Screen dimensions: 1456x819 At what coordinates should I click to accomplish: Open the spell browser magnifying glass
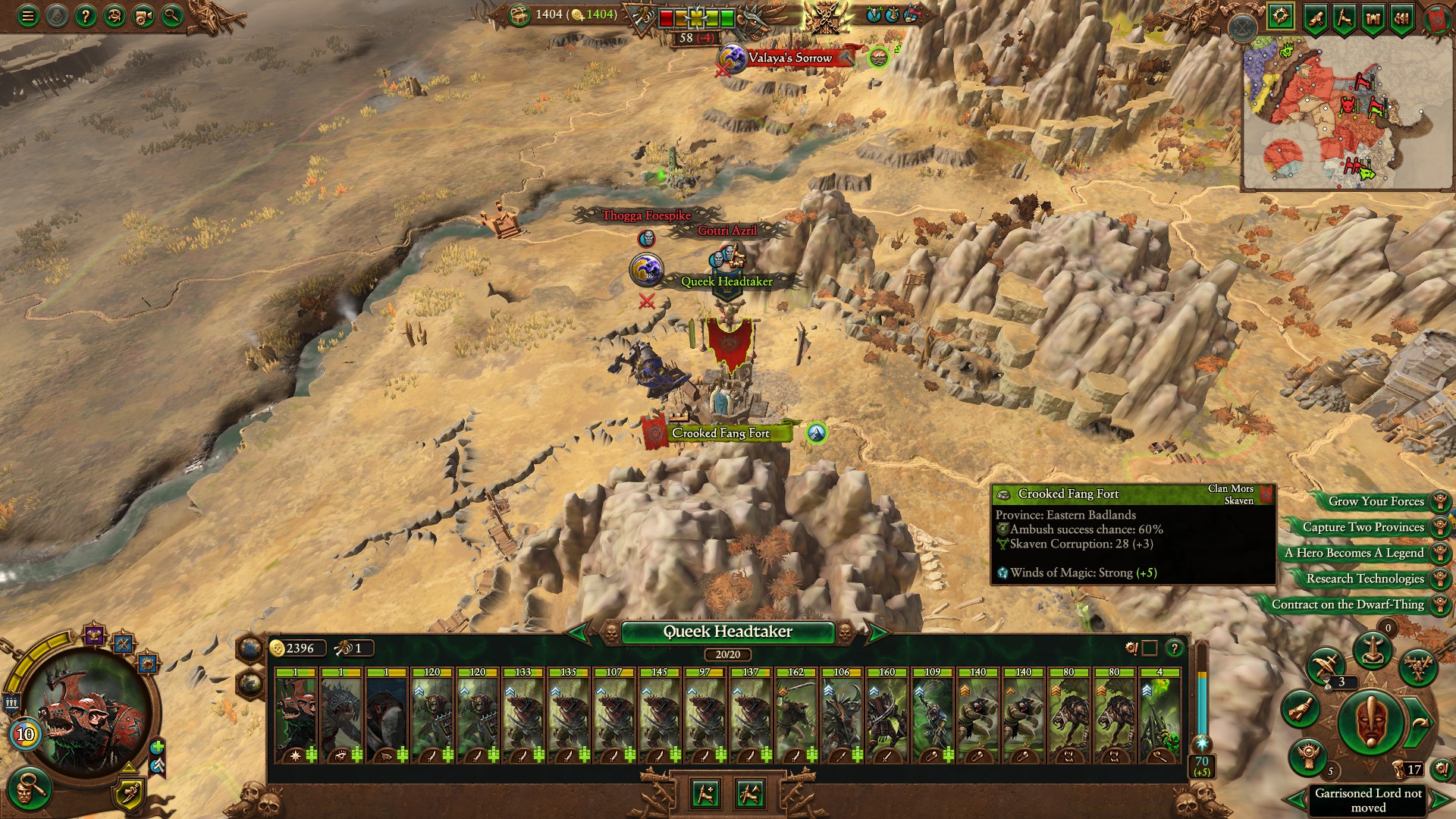click(172, 14)
